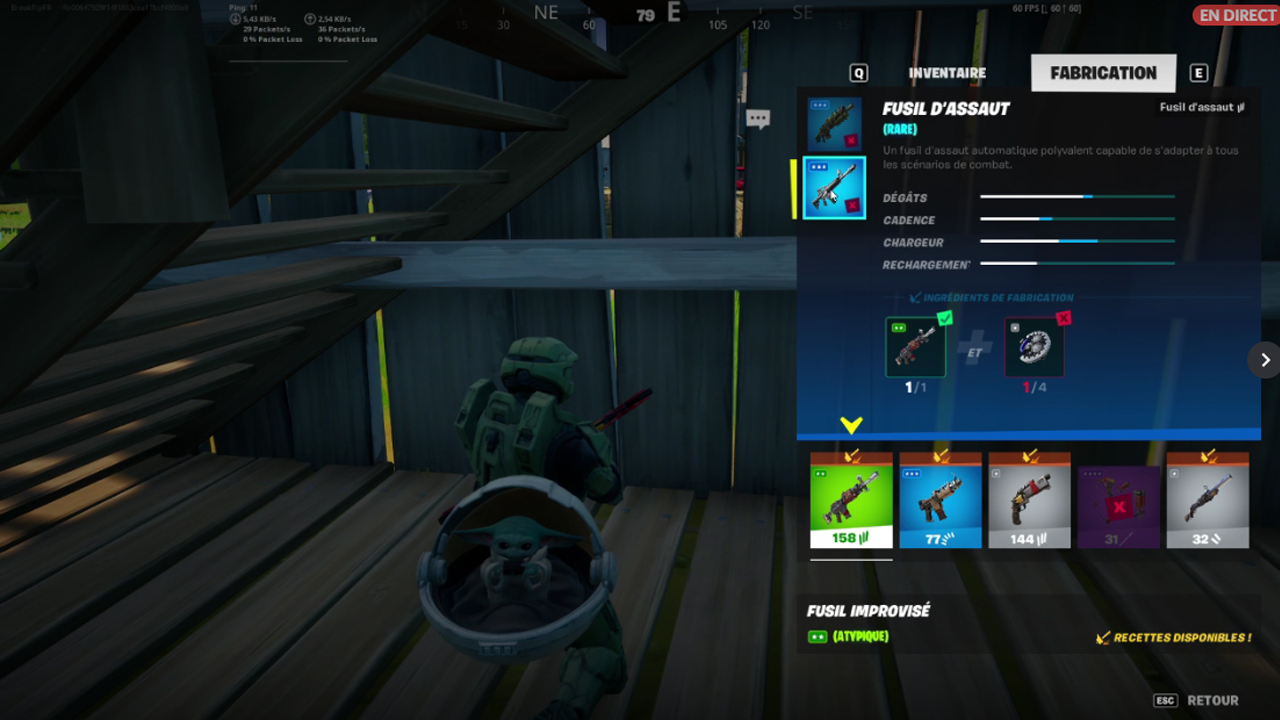The width and height of the screenshot is (1280, 720).
Task: Click the rifle showing 32 ammo
Action: 1207,500
